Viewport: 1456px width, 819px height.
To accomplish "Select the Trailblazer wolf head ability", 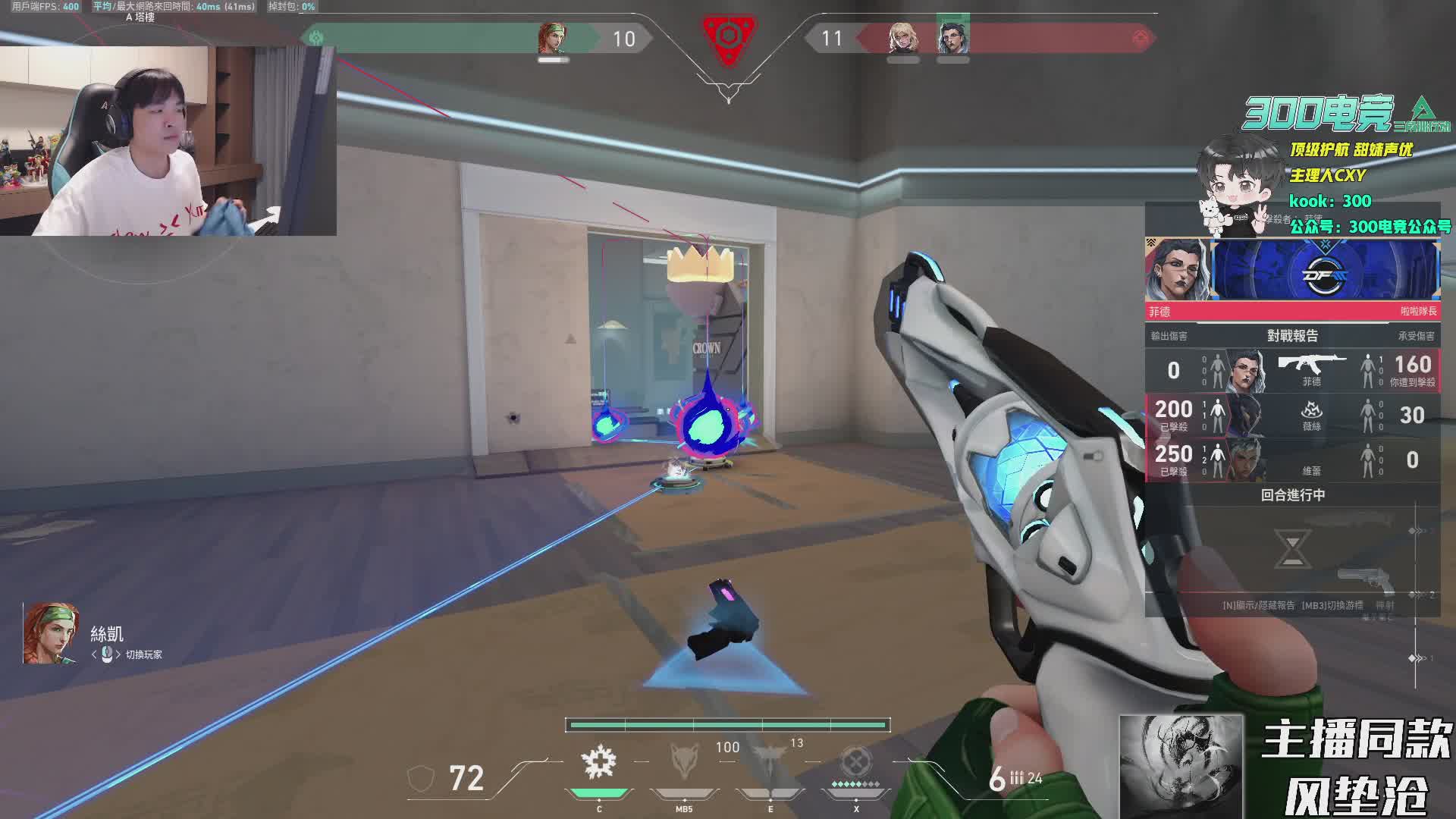I will (x=684, y=761).
